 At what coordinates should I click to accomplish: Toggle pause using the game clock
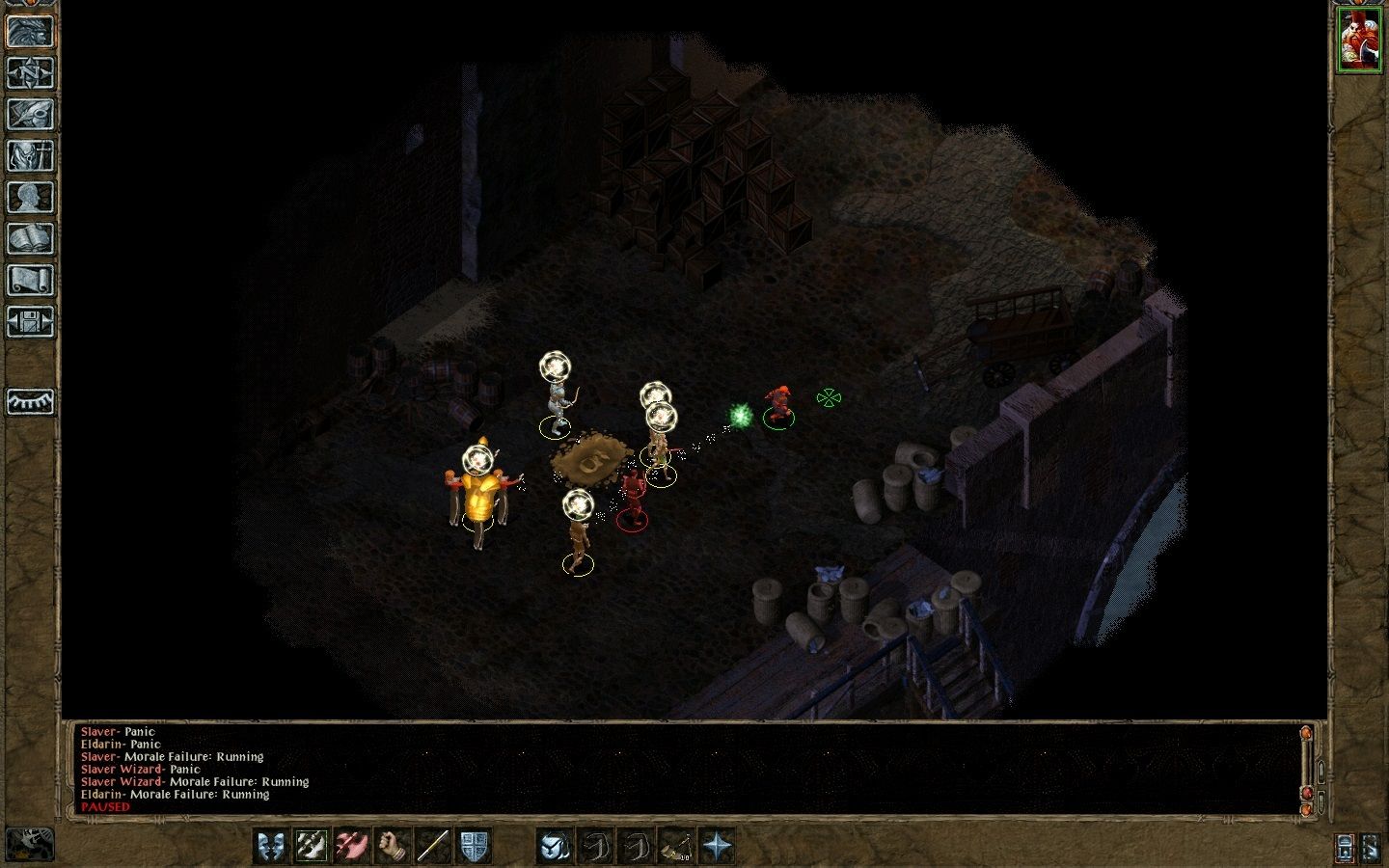pyautogui.click(x=30, y=844)
